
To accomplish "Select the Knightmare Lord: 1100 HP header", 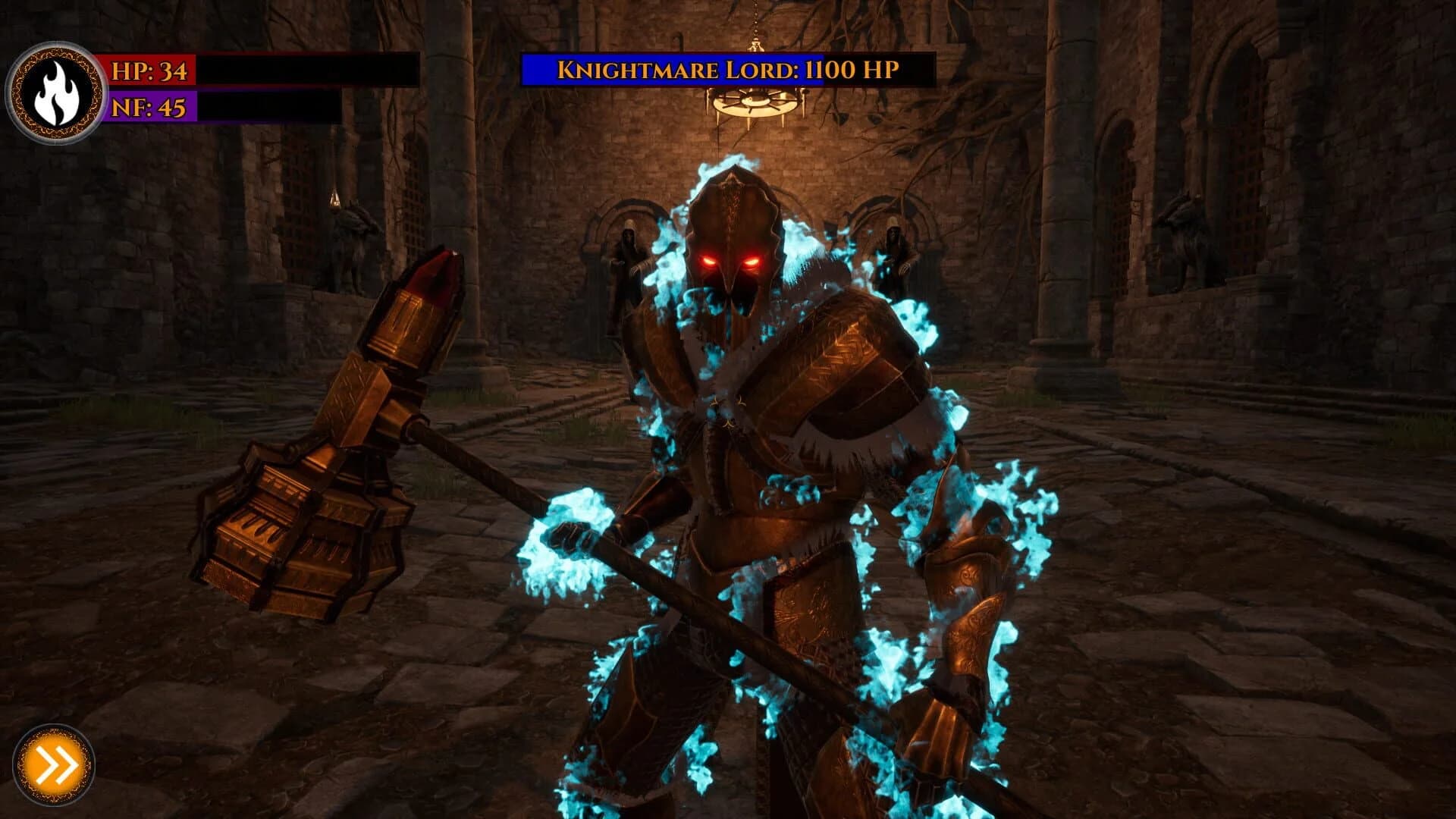I will point(728,70).
